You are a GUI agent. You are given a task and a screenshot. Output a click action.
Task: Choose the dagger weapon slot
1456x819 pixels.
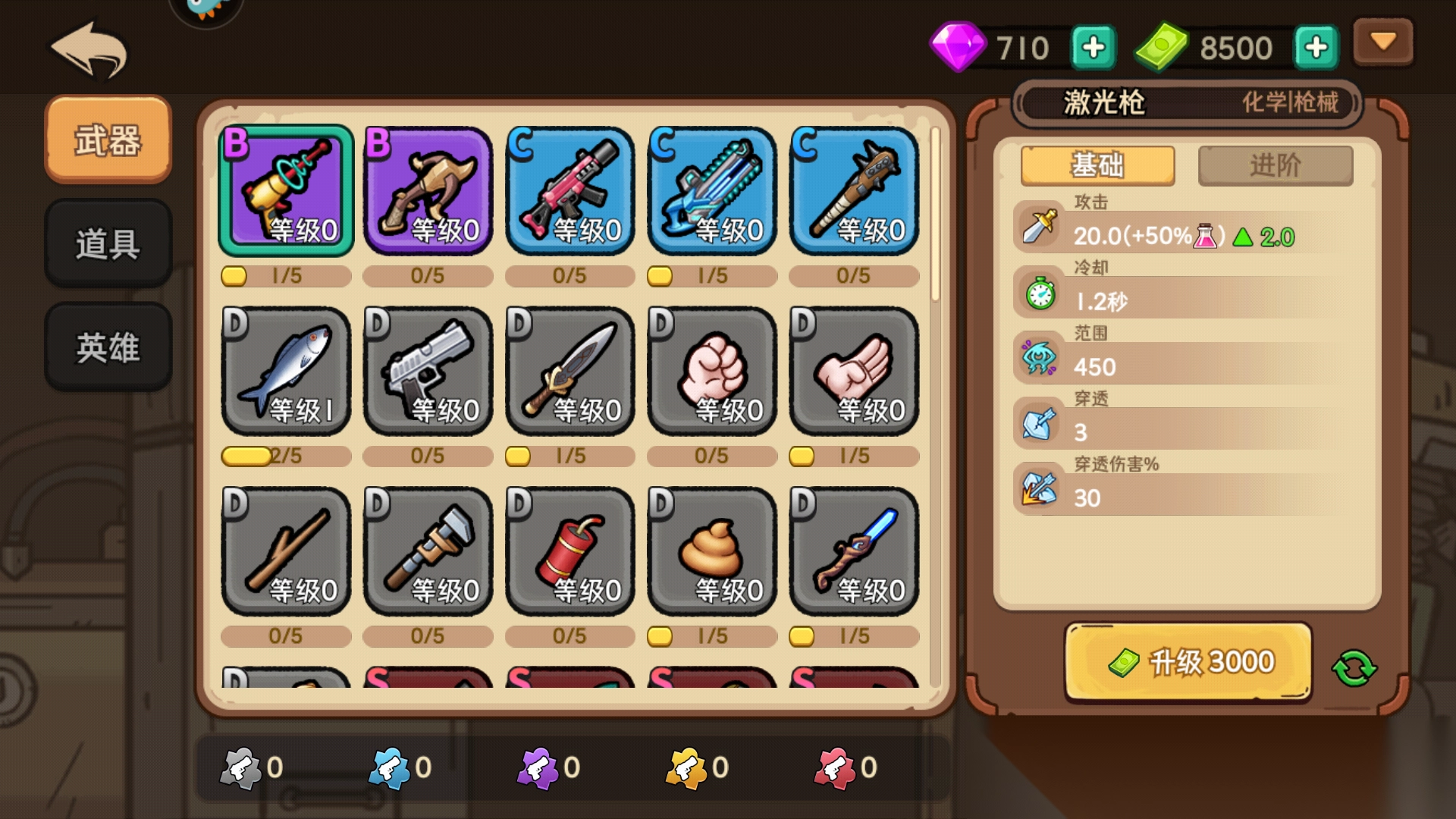[570, 370]
